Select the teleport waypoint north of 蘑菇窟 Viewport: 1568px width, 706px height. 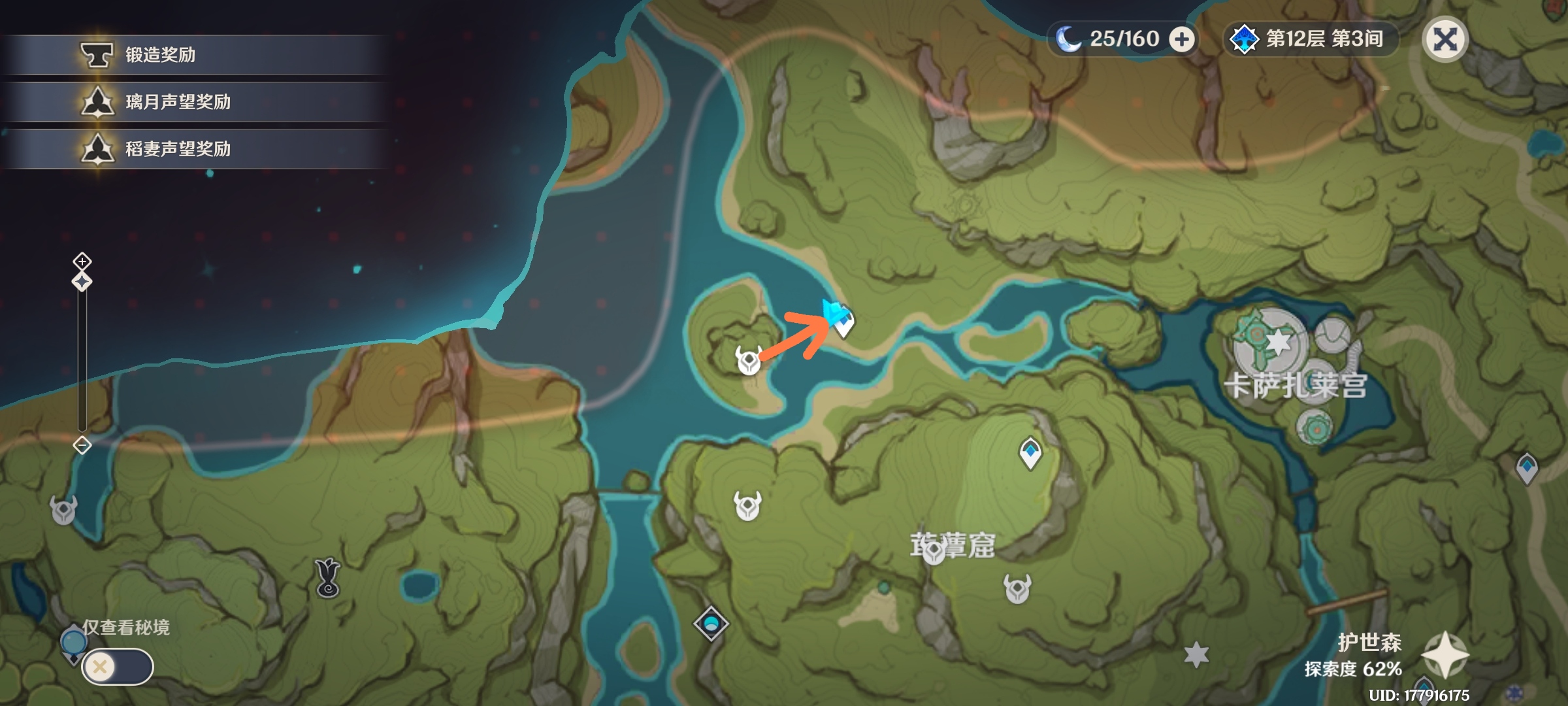tap(1030, 452)
